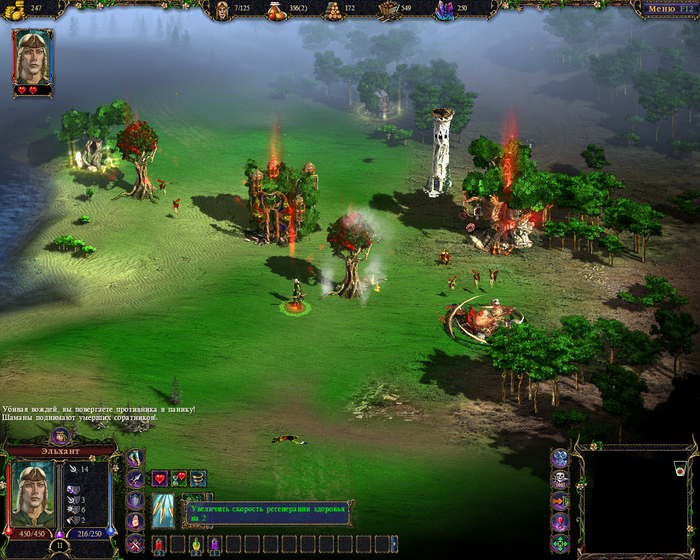Image resolution: width=700 pixels, height=560 pixels.
Task: Click the crossed swords command button
Action: 135,545
